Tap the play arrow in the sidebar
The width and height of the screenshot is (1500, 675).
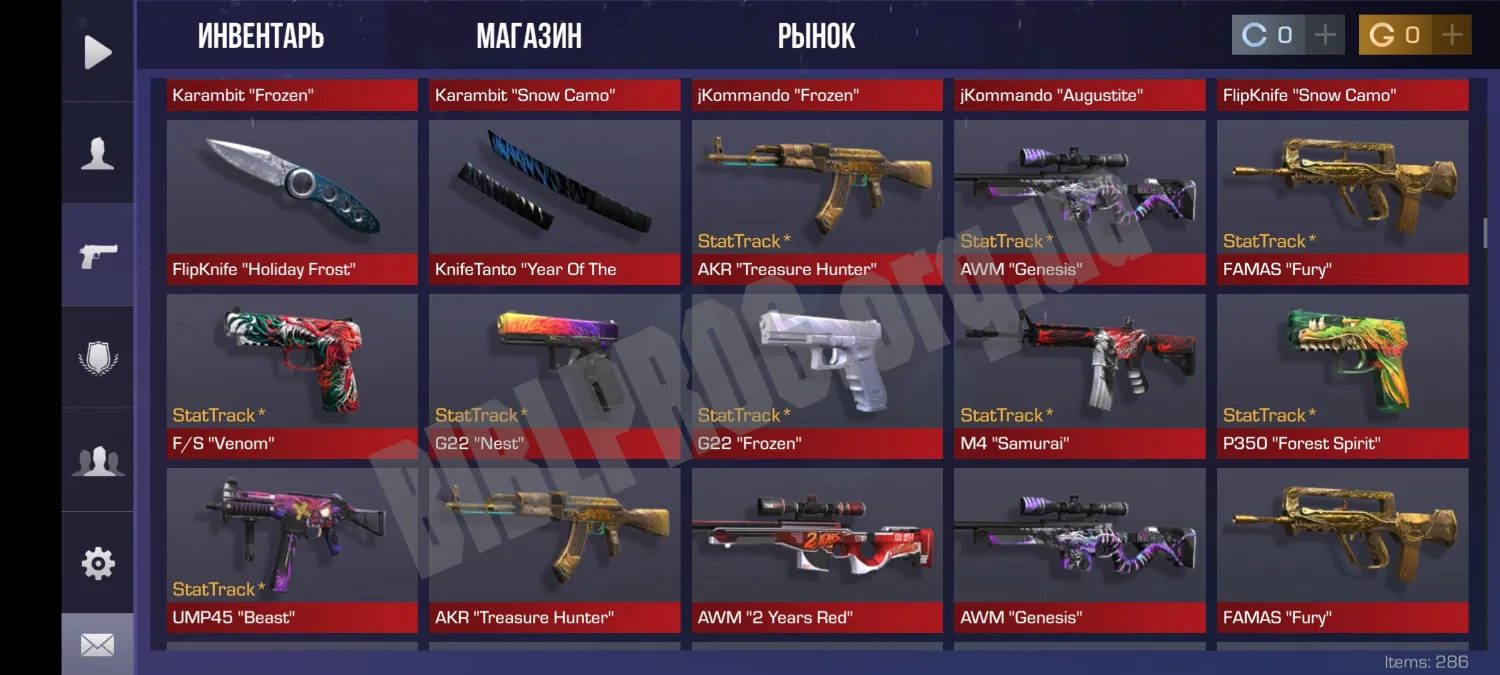tap(97, 52)
